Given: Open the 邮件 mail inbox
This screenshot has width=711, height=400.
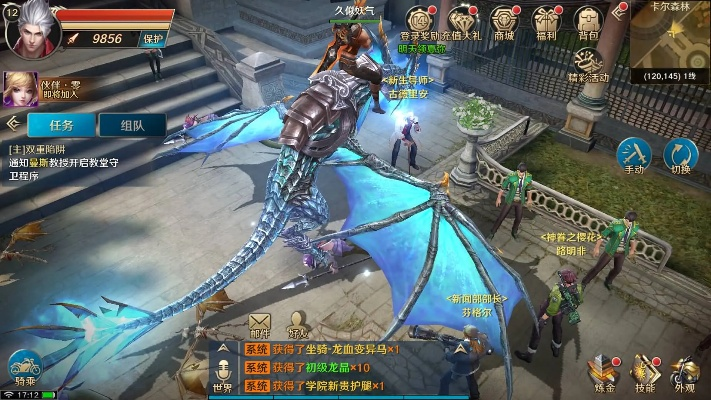Looking at the screenshot, I should coord(260,324).
